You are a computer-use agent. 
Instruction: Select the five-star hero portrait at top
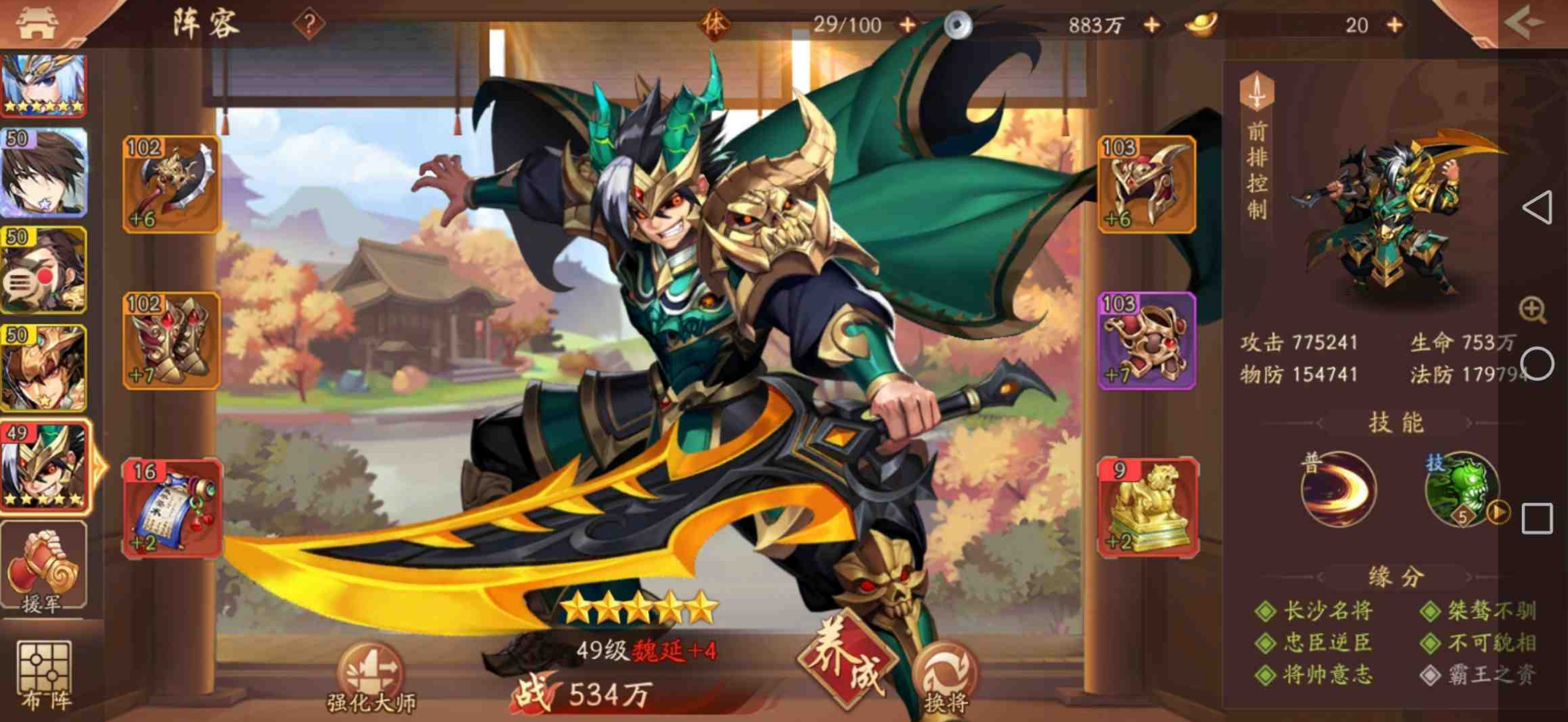click(45, 86)
